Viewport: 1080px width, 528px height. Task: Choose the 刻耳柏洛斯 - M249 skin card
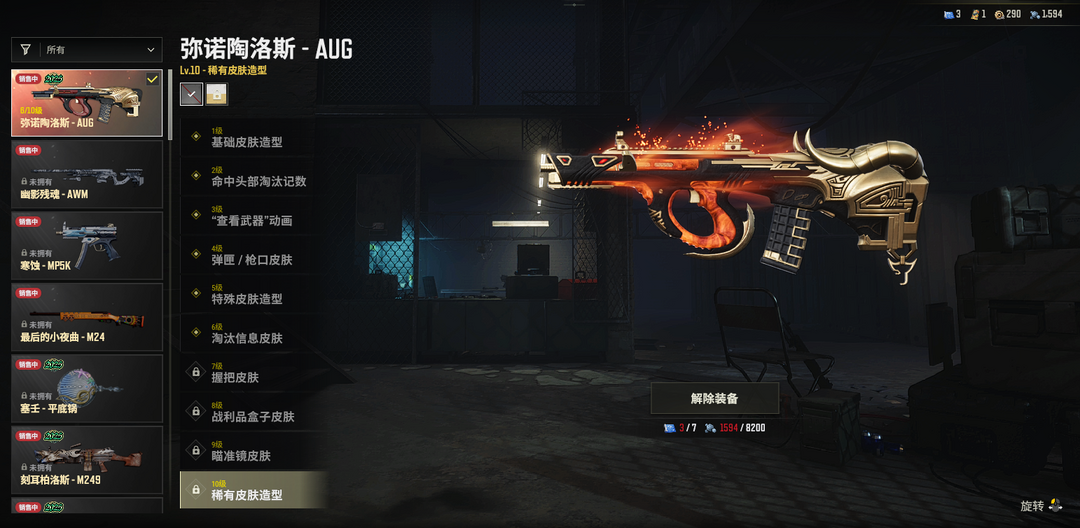click(x=87, y=460)
